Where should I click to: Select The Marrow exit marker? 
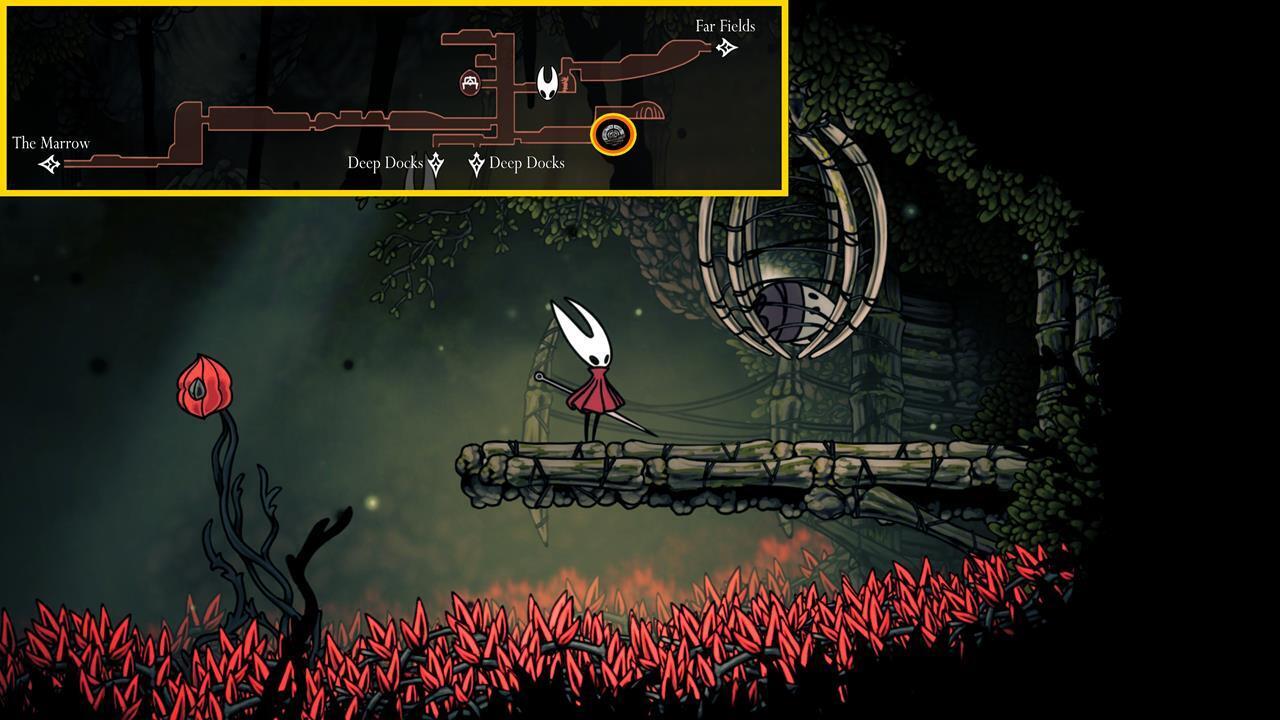[49, 164]
